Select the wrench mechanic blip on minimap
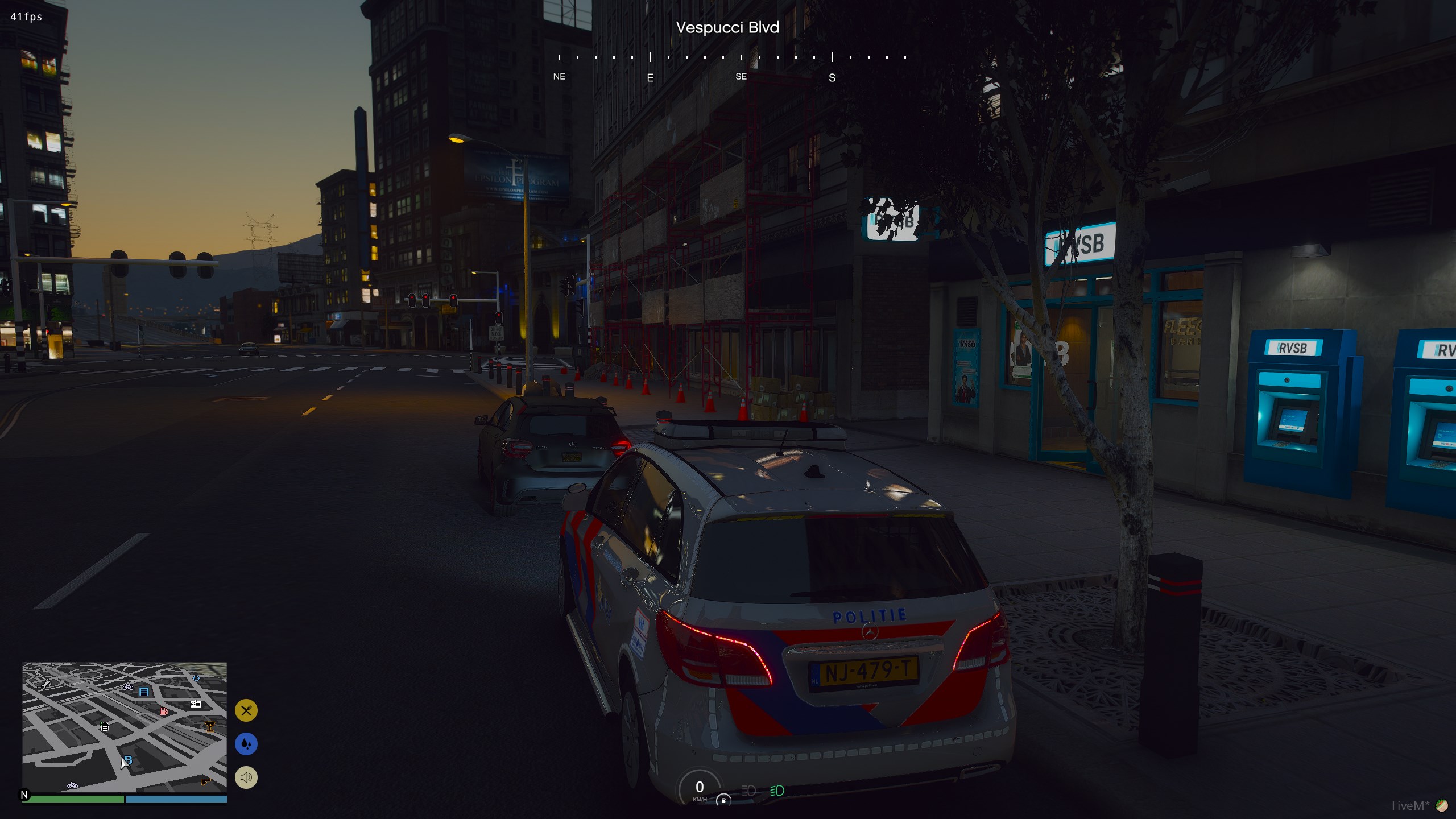The image size is (1456, 819). 46,683
